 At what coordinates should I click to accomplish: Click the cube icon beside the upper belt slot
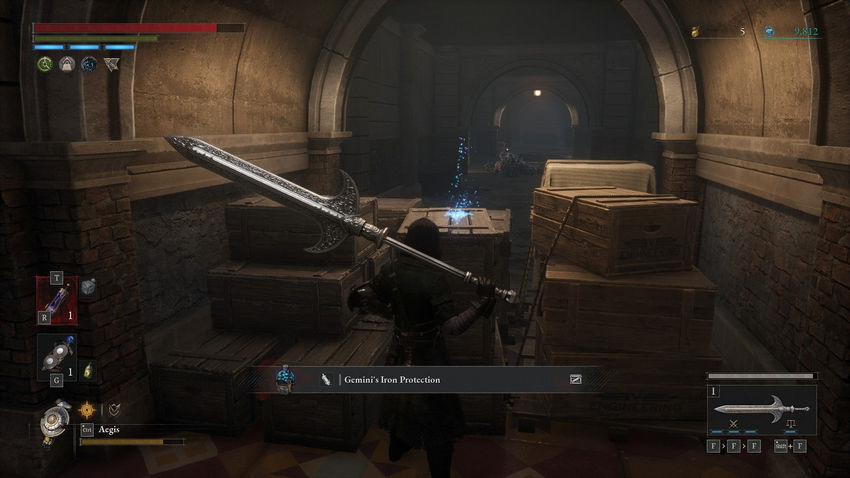point(88,287)
